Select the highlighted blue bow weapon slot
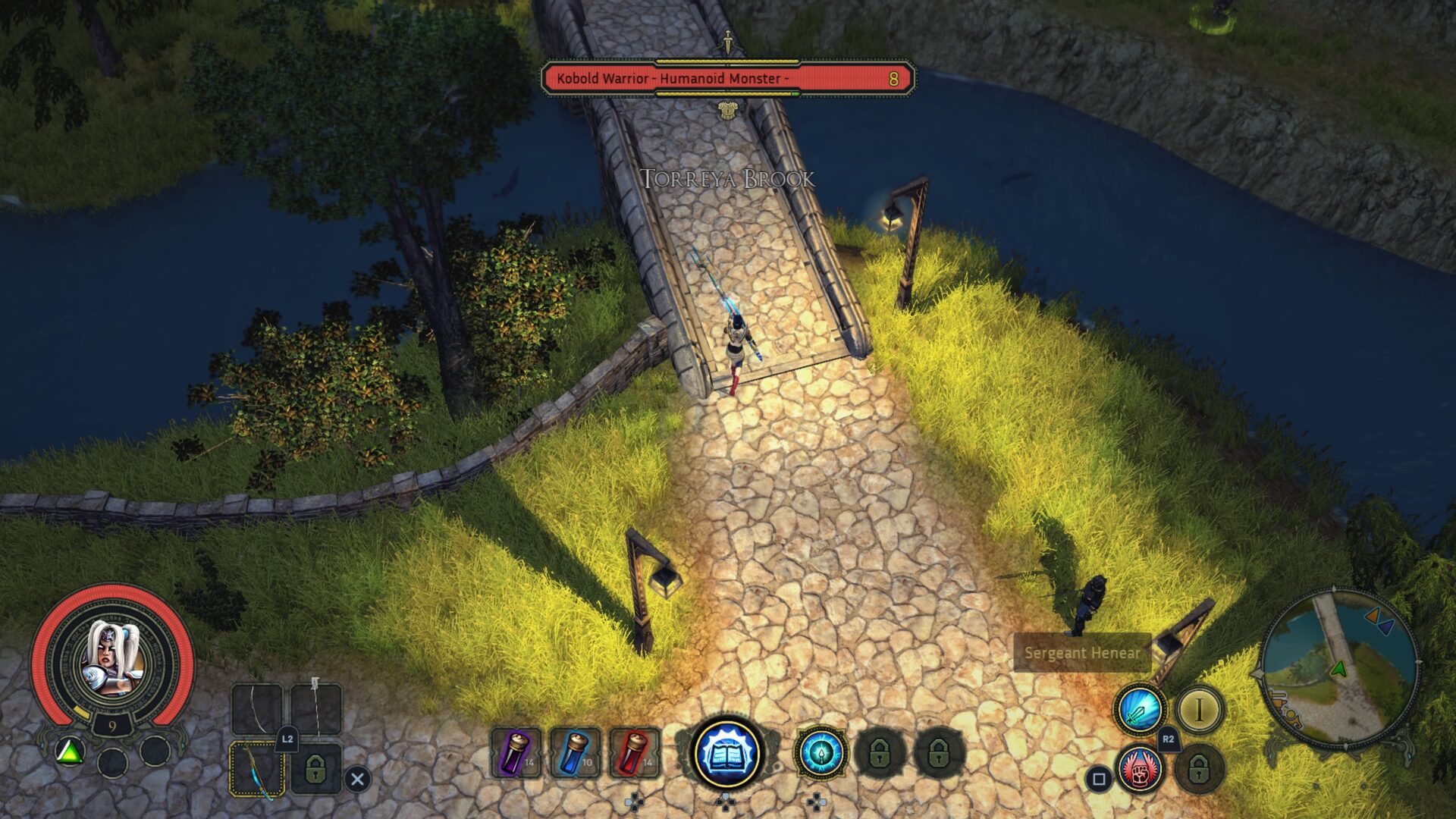This screenshot has width=1456, height=819. point(256,768)
